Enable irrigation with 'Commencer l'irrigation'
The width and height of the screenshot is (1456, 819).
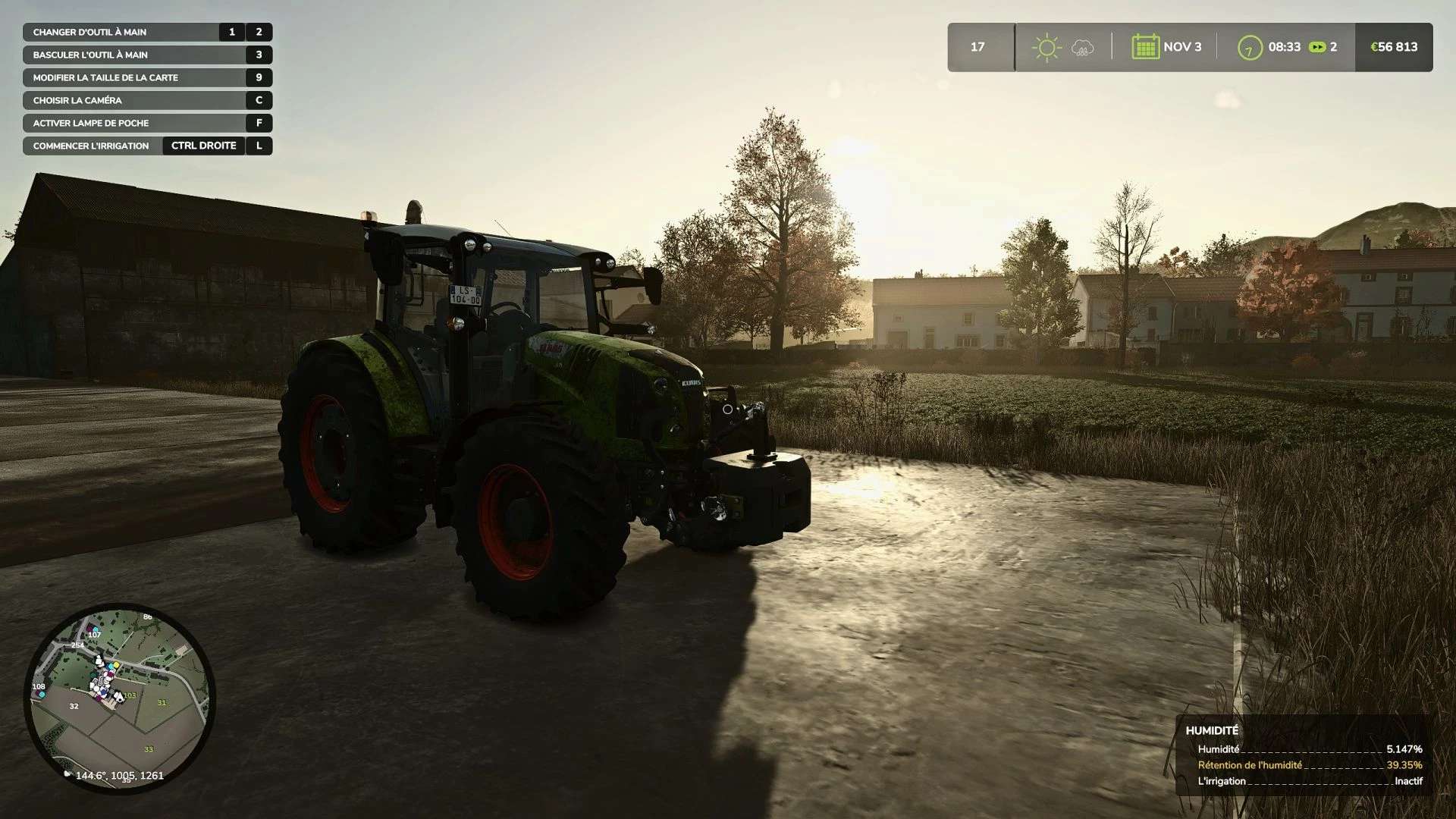pos(89,146)
